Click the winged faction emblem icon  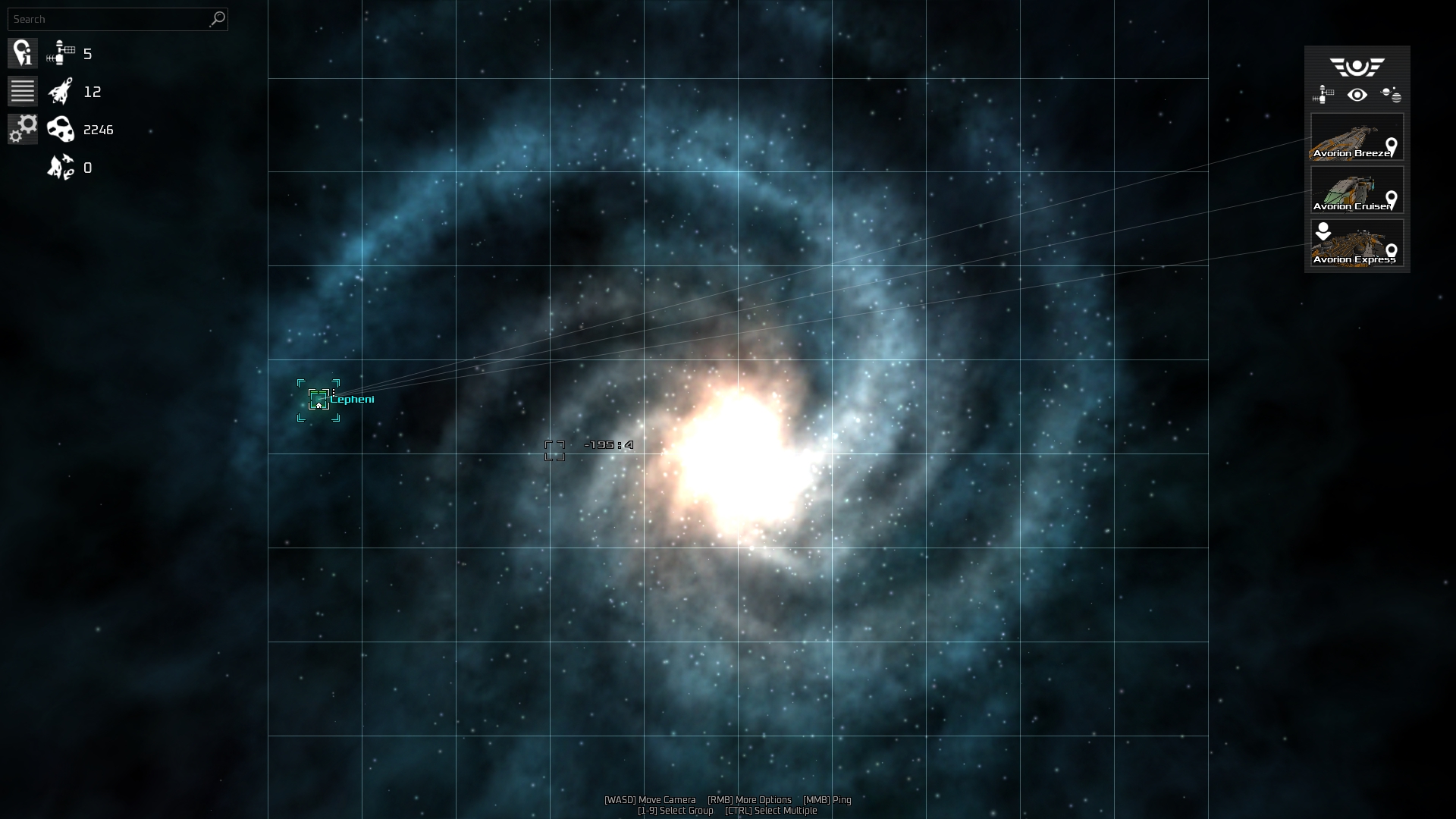point(1357,67)
